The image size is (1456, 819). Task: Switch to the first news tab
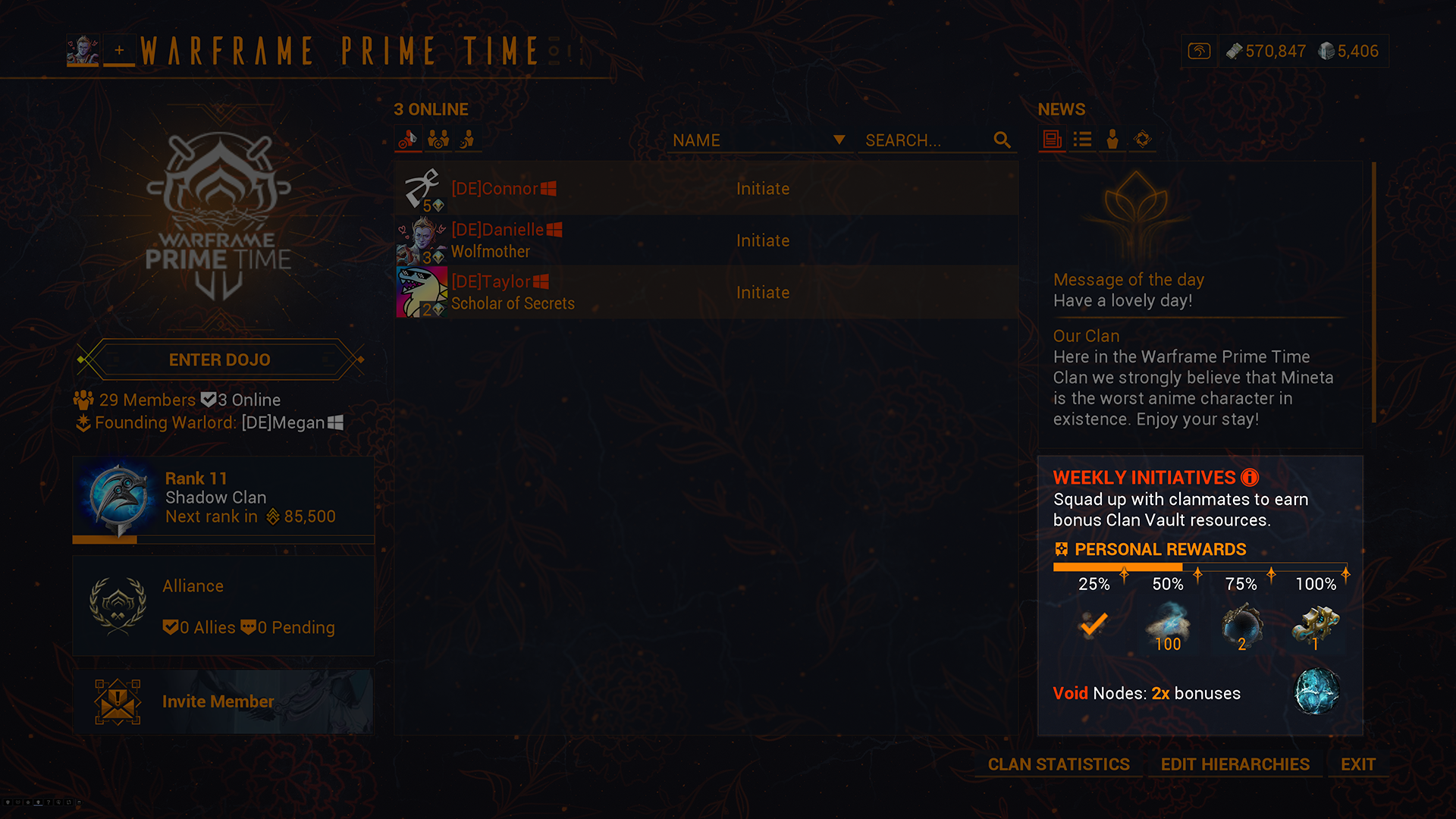pyautogui.click(x=1052, y=140)
